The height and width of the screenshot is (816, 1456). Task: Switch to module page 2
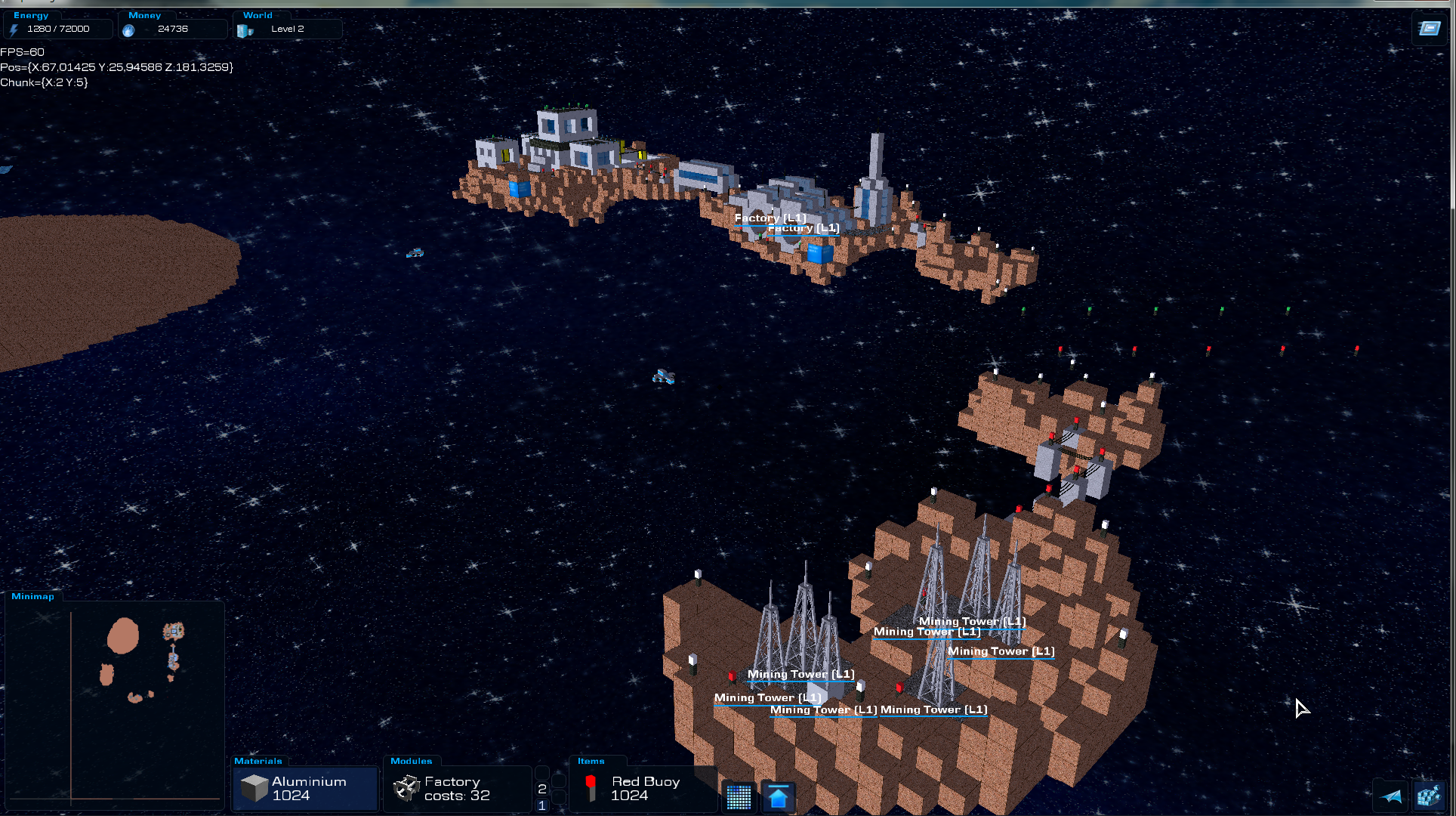click(541, 789)
